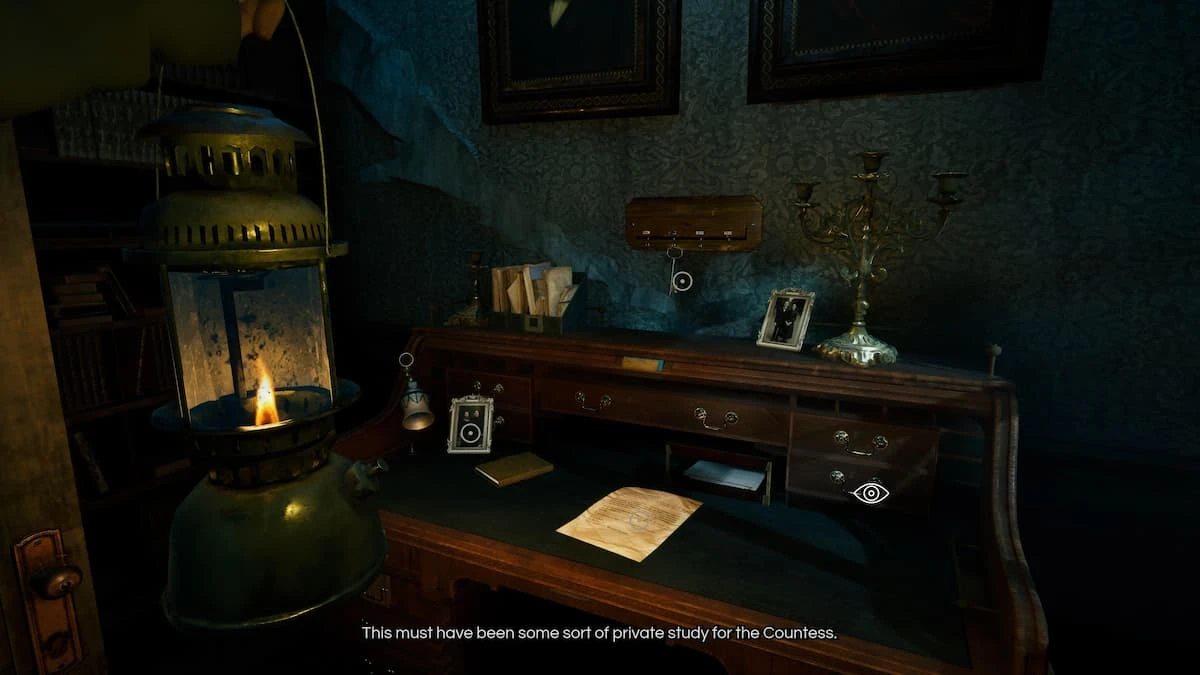Click the faint circle marker on the paper note

pos(637,521)
